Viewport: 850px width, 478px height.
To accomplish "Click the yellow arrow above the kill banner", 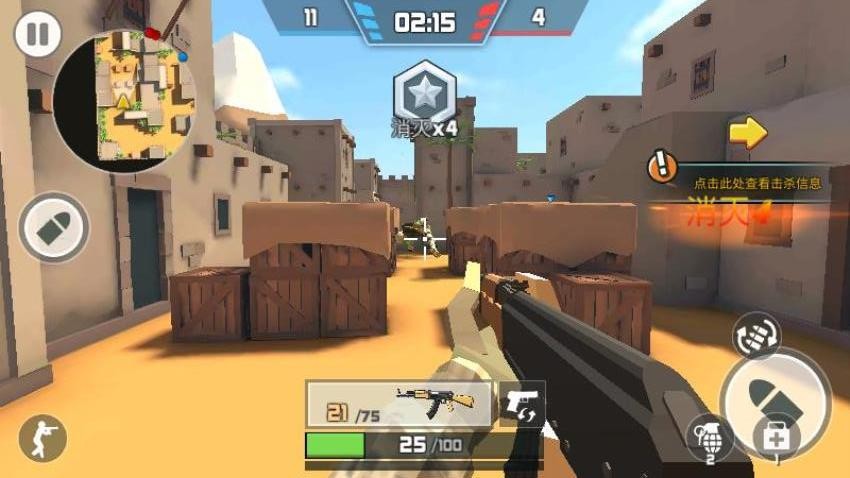I will (x=747, y=132).
